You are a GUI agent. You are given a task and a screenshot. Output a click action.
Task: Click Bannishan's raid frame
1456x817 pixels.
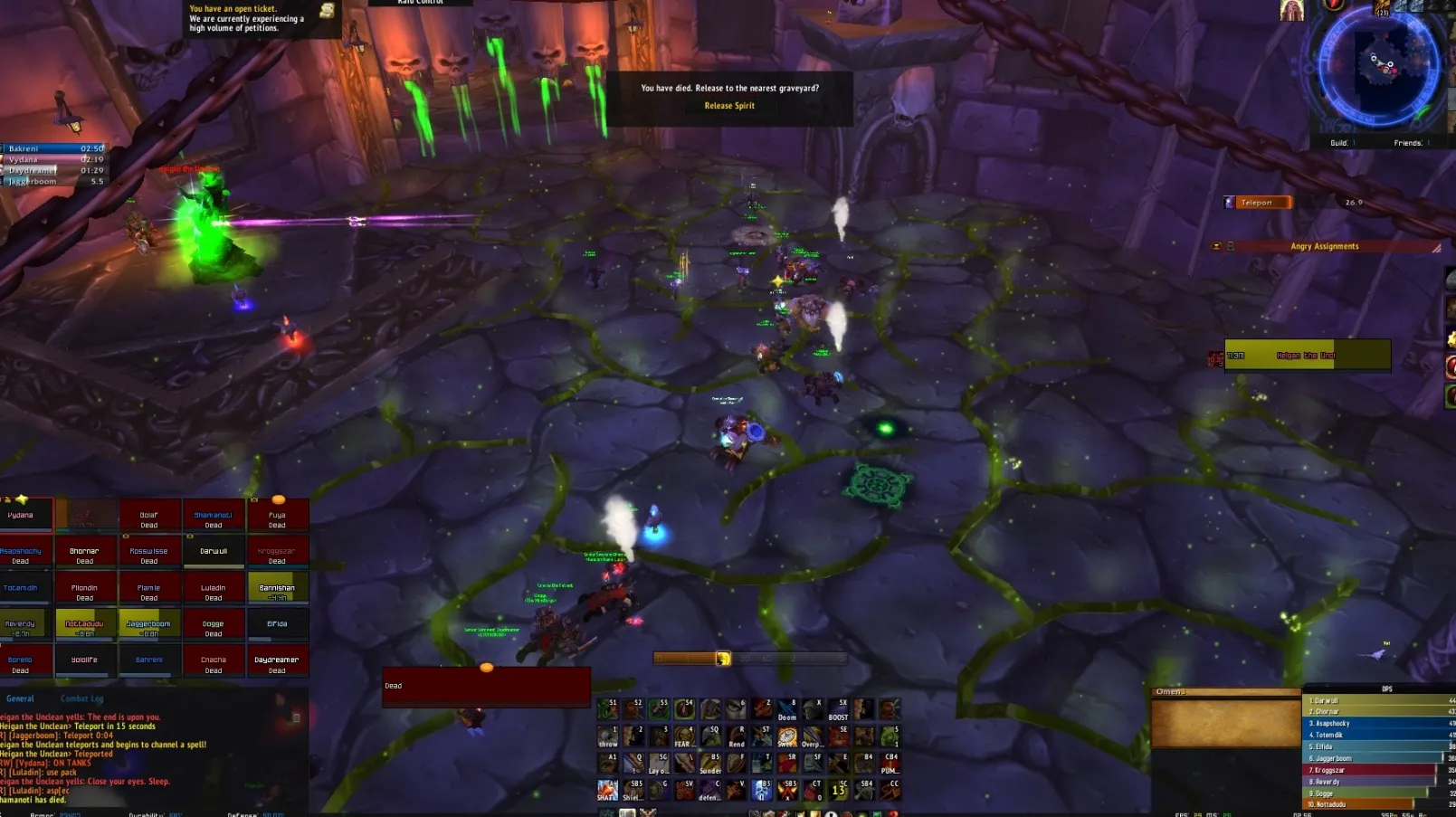(x=277, y=588)
